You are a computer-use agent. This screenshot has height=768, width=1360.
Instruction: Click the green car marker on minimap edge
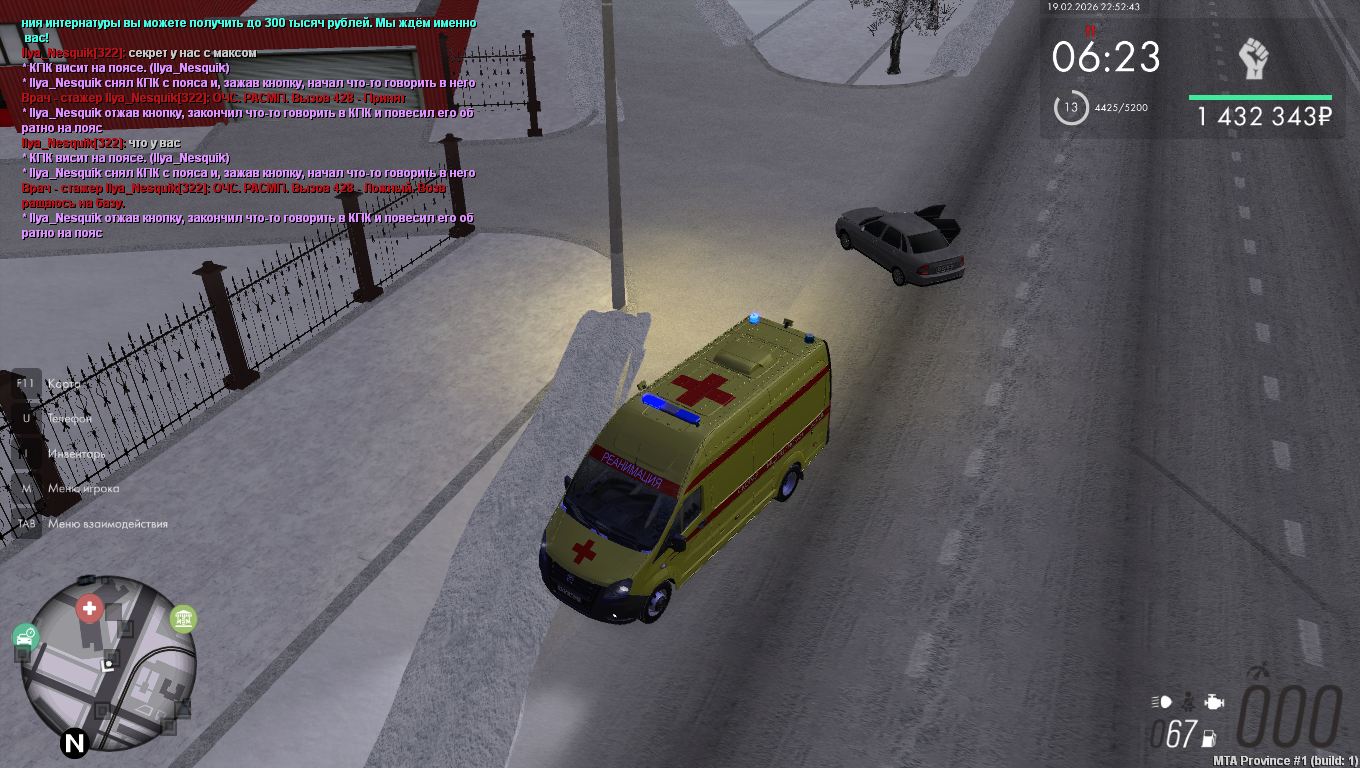coord(25,637)
